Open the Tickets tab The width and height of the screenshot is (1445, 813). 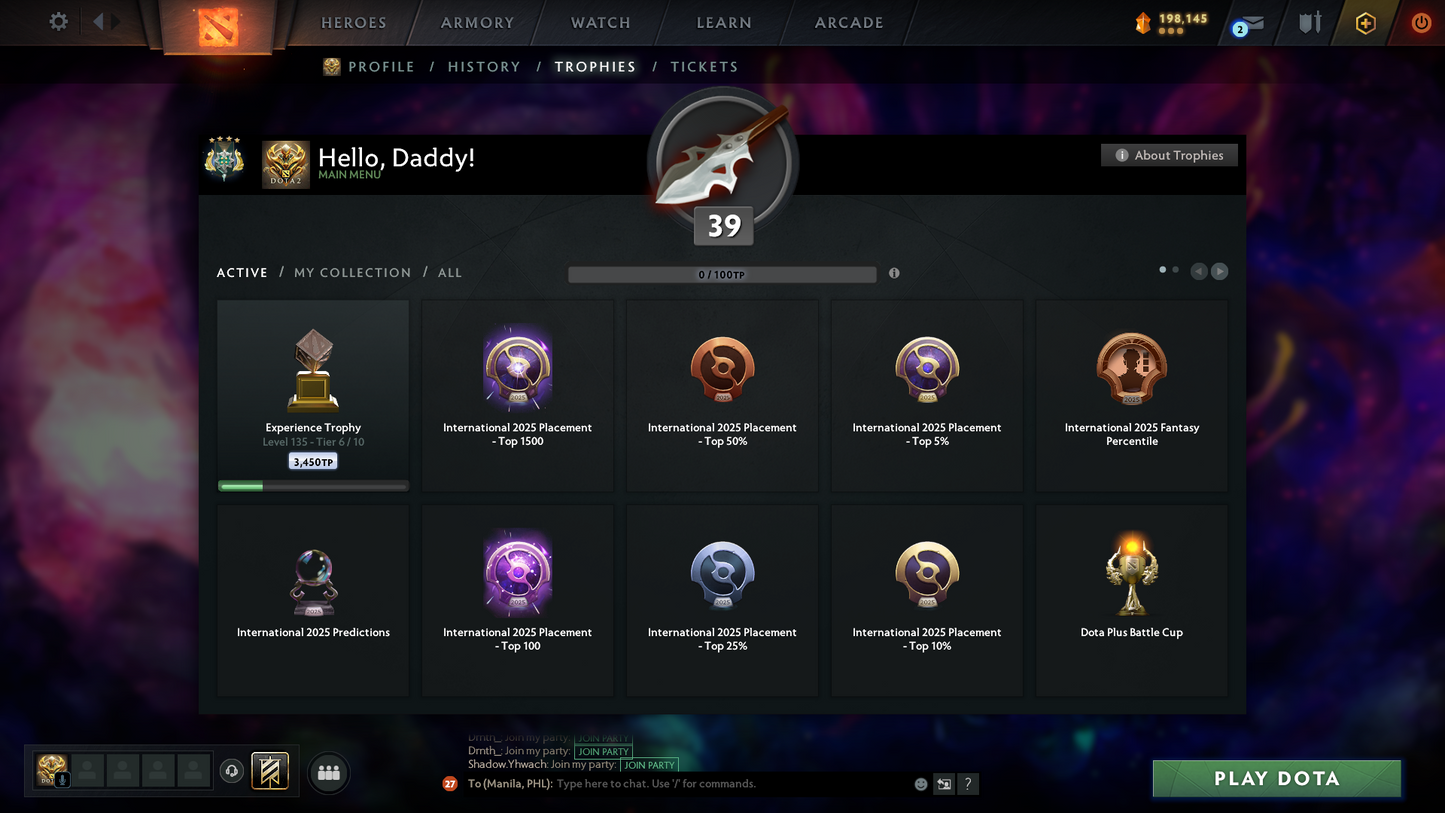(x=704, y=67)
